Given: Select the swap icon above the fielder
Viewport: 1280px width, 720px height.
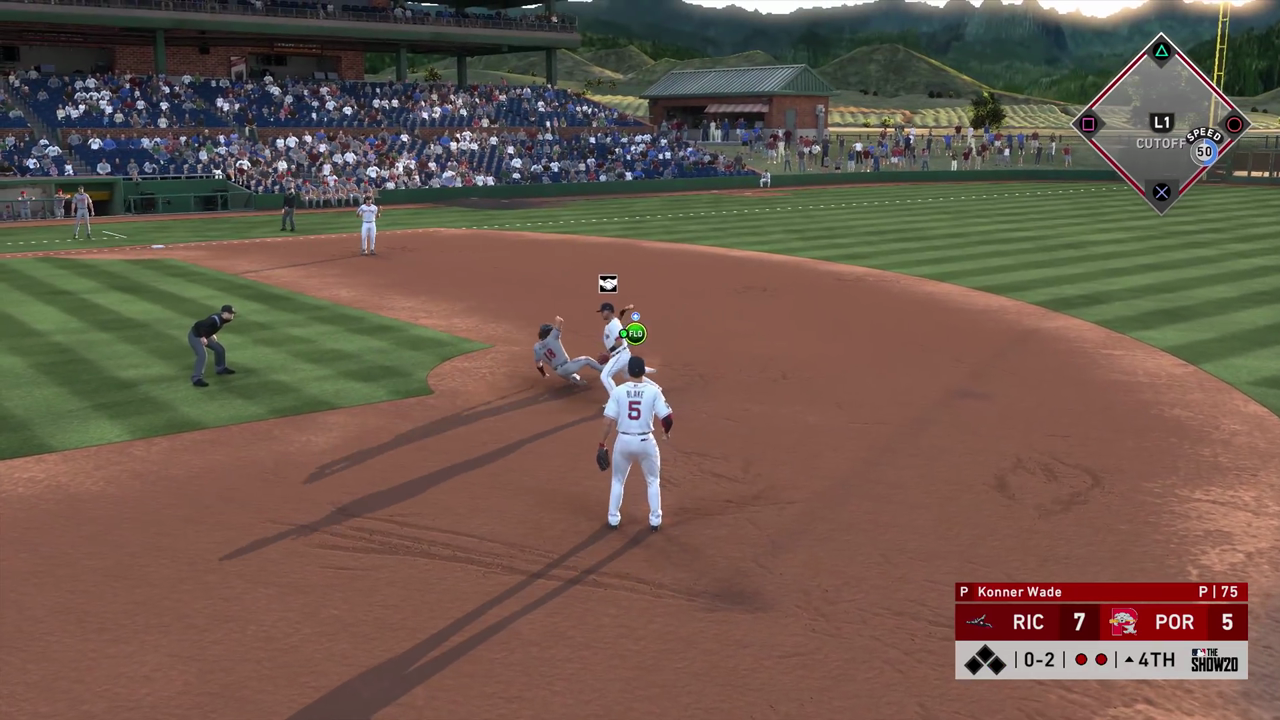Looking at the screenshot, I should [608, 284].
